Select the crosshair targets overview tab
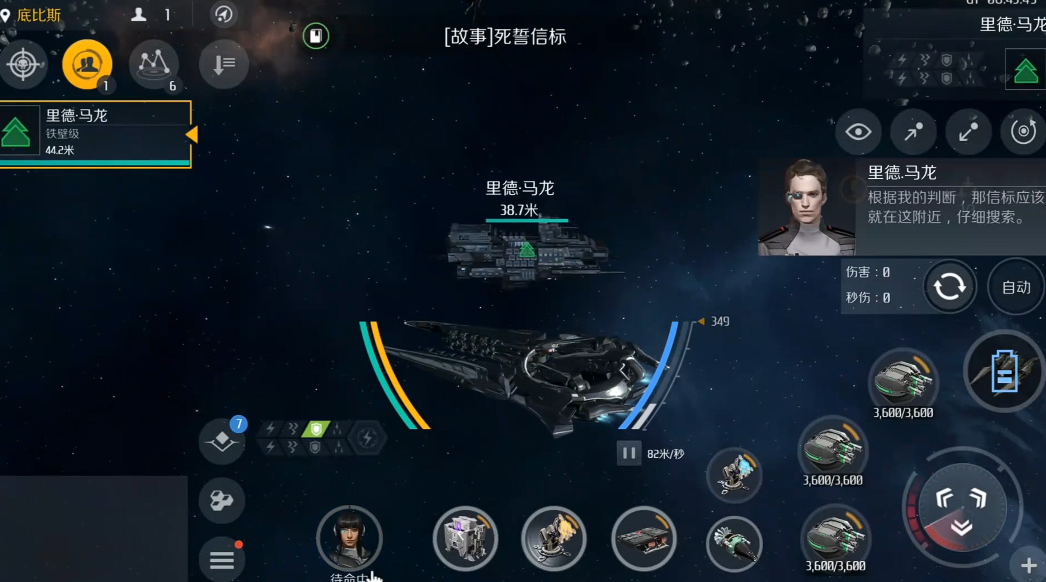The image size is (1046, 582). pos(22,65)
